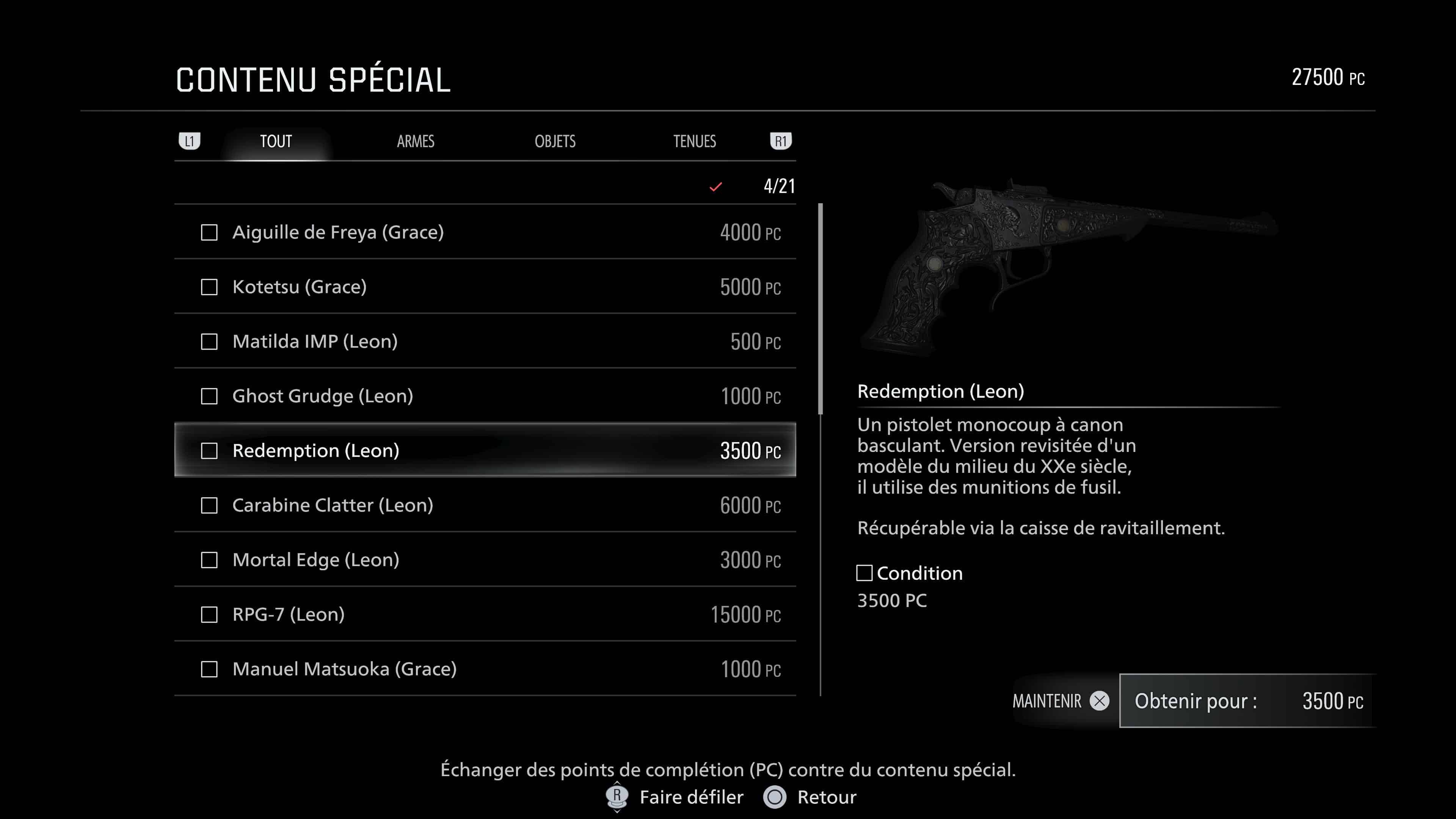The width and height of the screenshot is (1456, 819).
Task: Click the cross button icon next to MAINTENIR
Action: pyautogui.click(x=1099, y=701)
